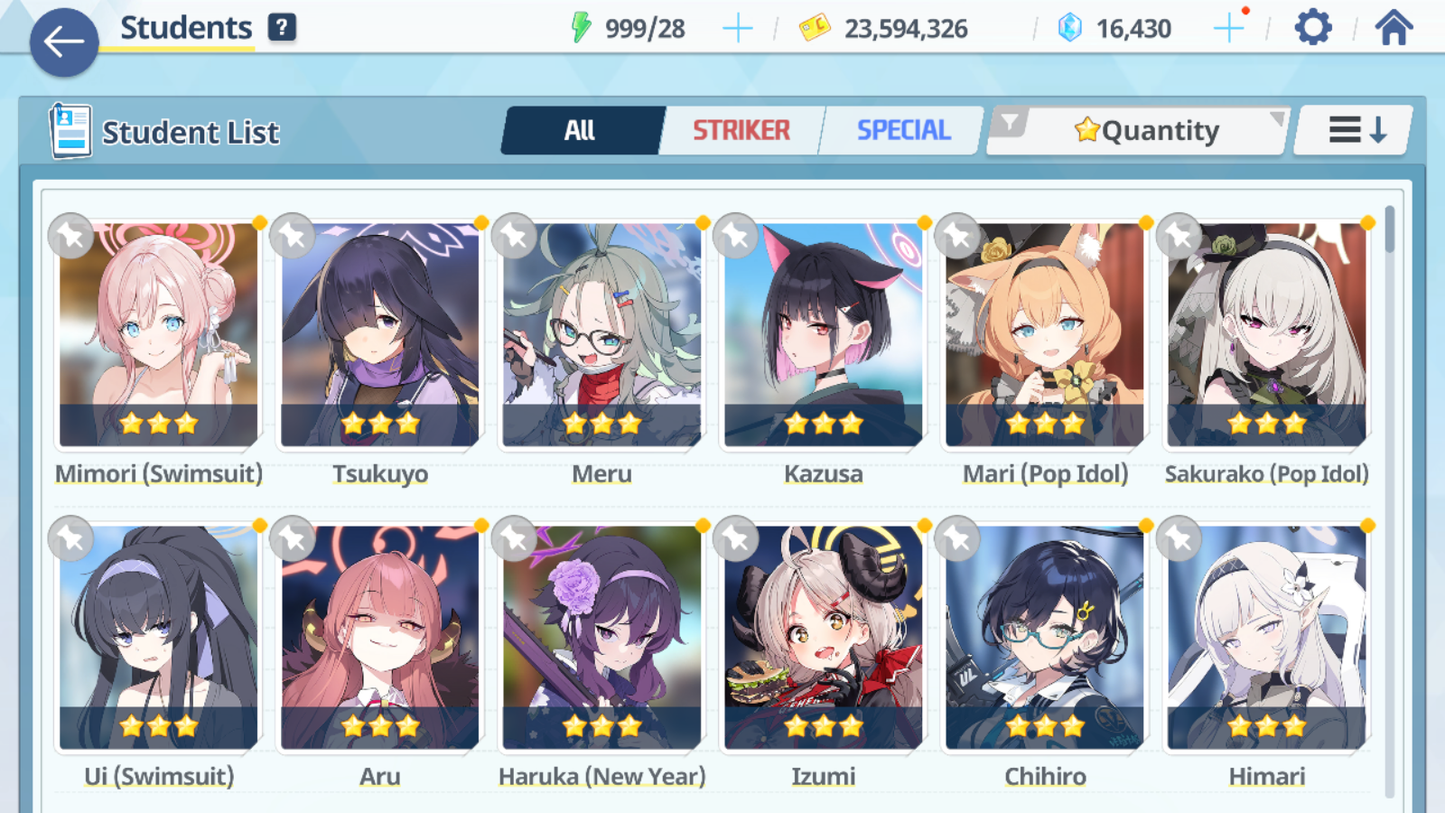
Task: Choose the Izumi student card
Action: (x=823, y=638)
